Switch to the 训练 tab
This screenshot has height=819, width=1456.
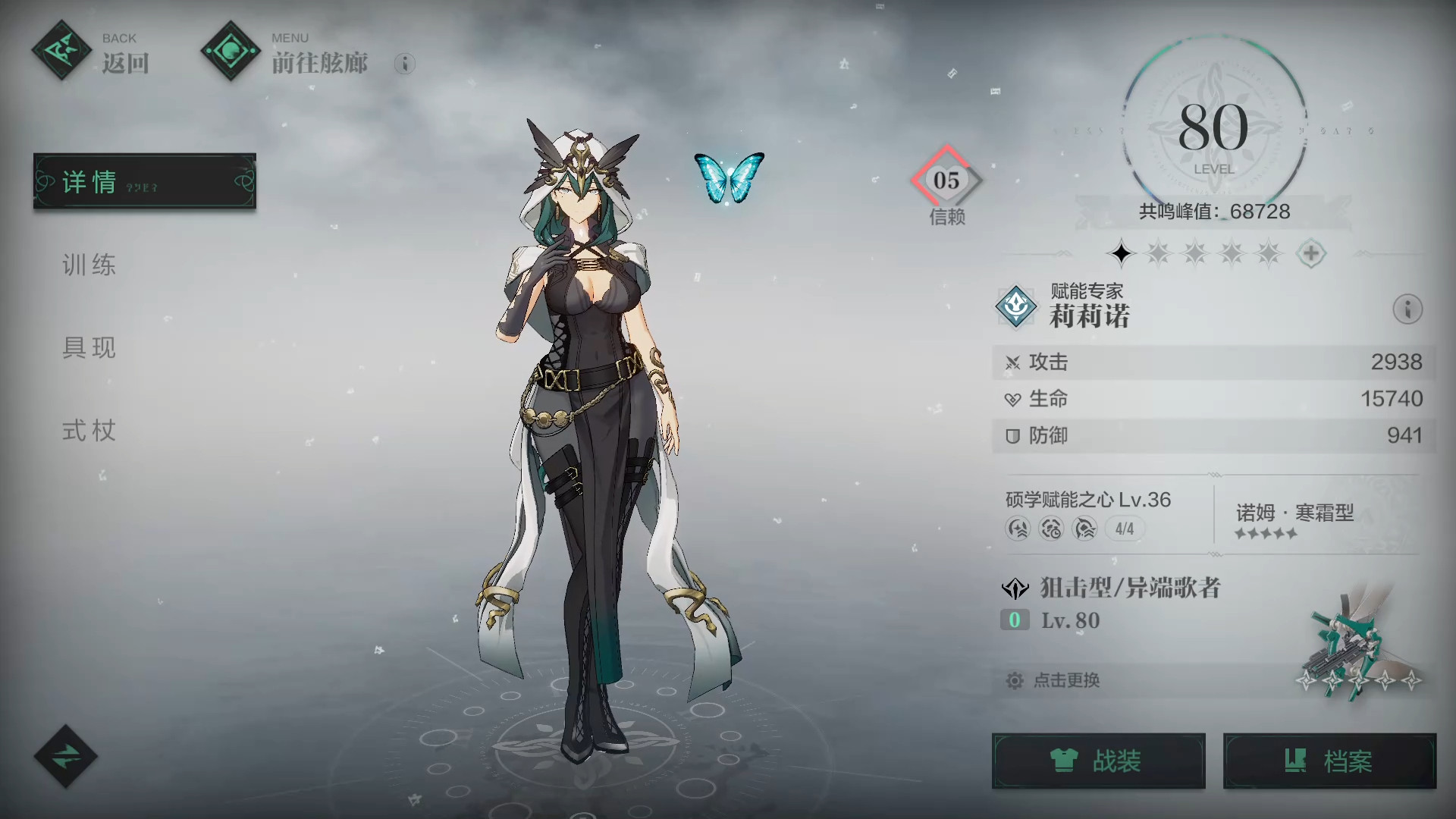tap(89, 265)
